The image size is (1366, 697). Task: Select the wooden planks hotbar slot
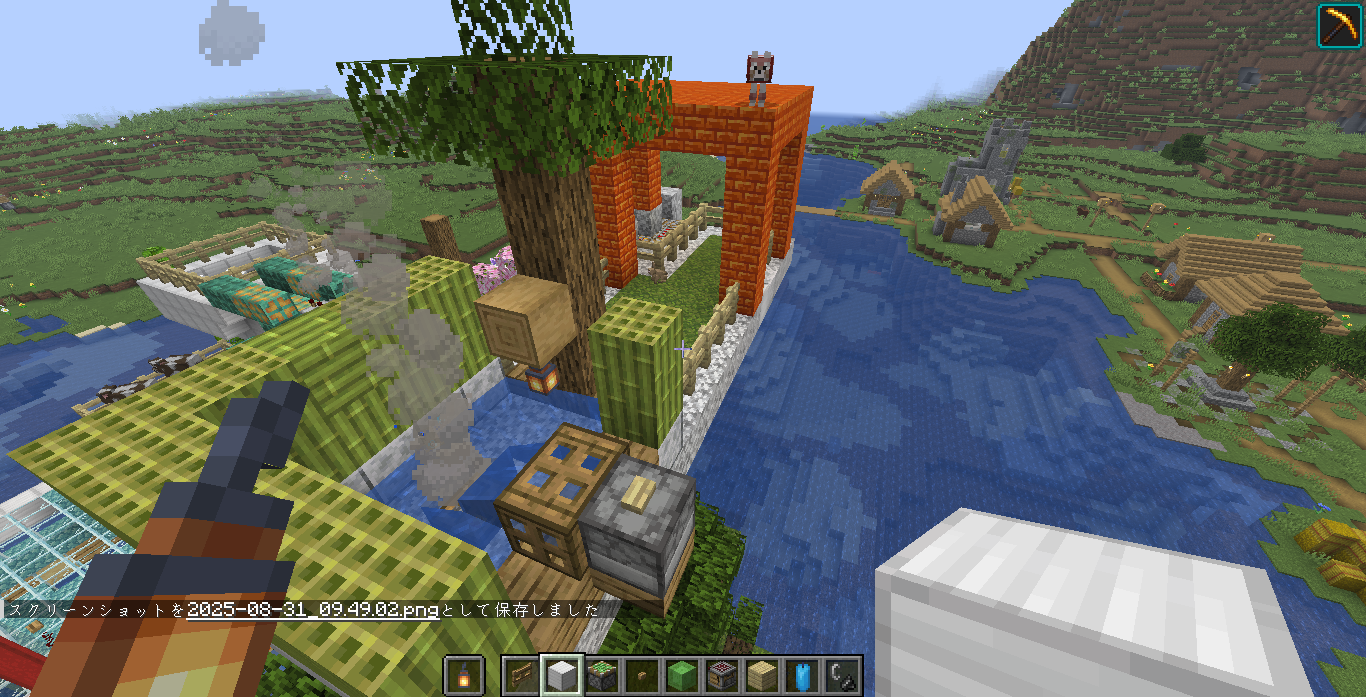[x=763, y=676]
